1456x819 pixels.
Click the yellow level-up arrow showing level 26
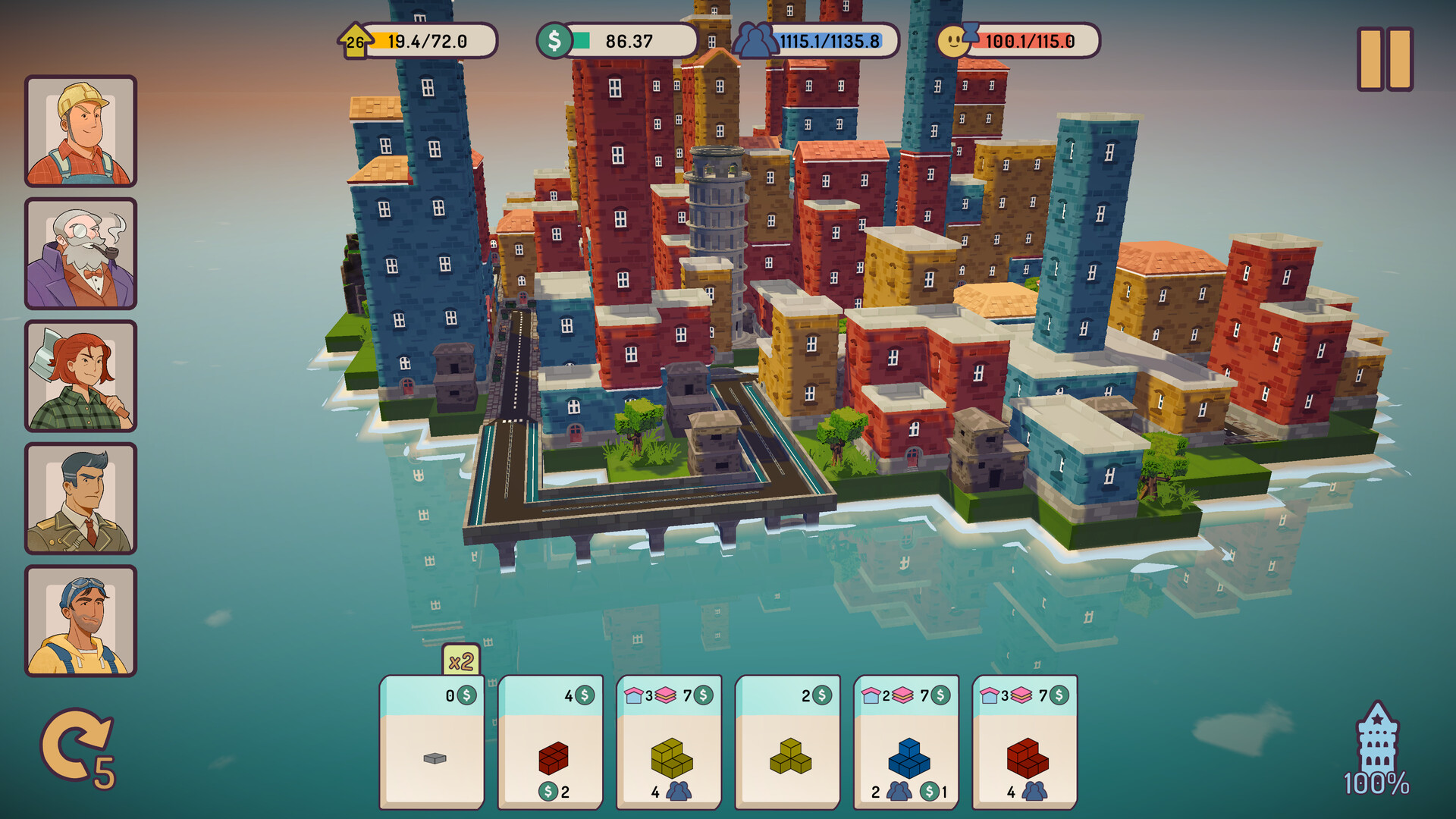[353, 42]
